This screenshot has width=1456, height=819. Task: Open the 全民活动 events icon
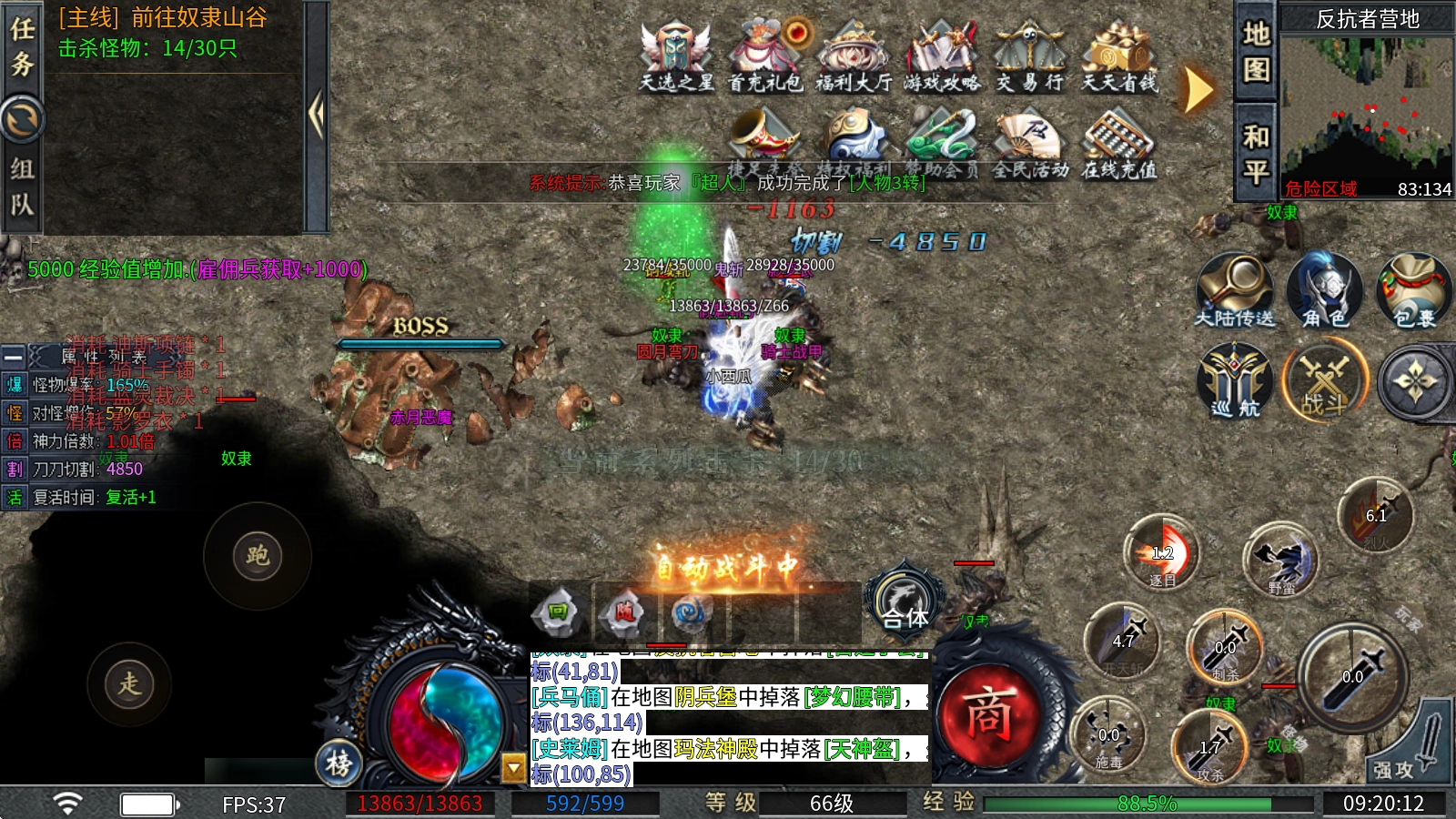1030,143
